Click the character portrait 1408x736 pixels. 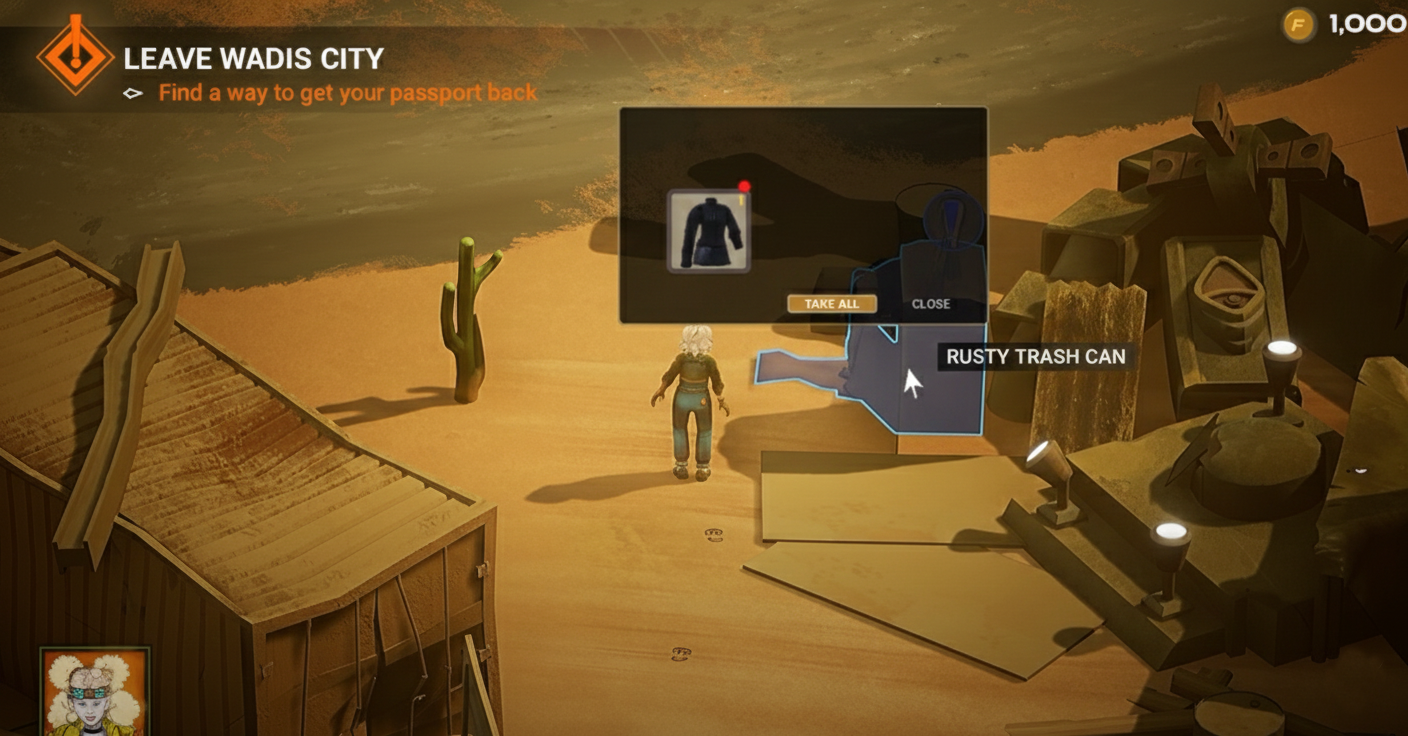(94, 693)
